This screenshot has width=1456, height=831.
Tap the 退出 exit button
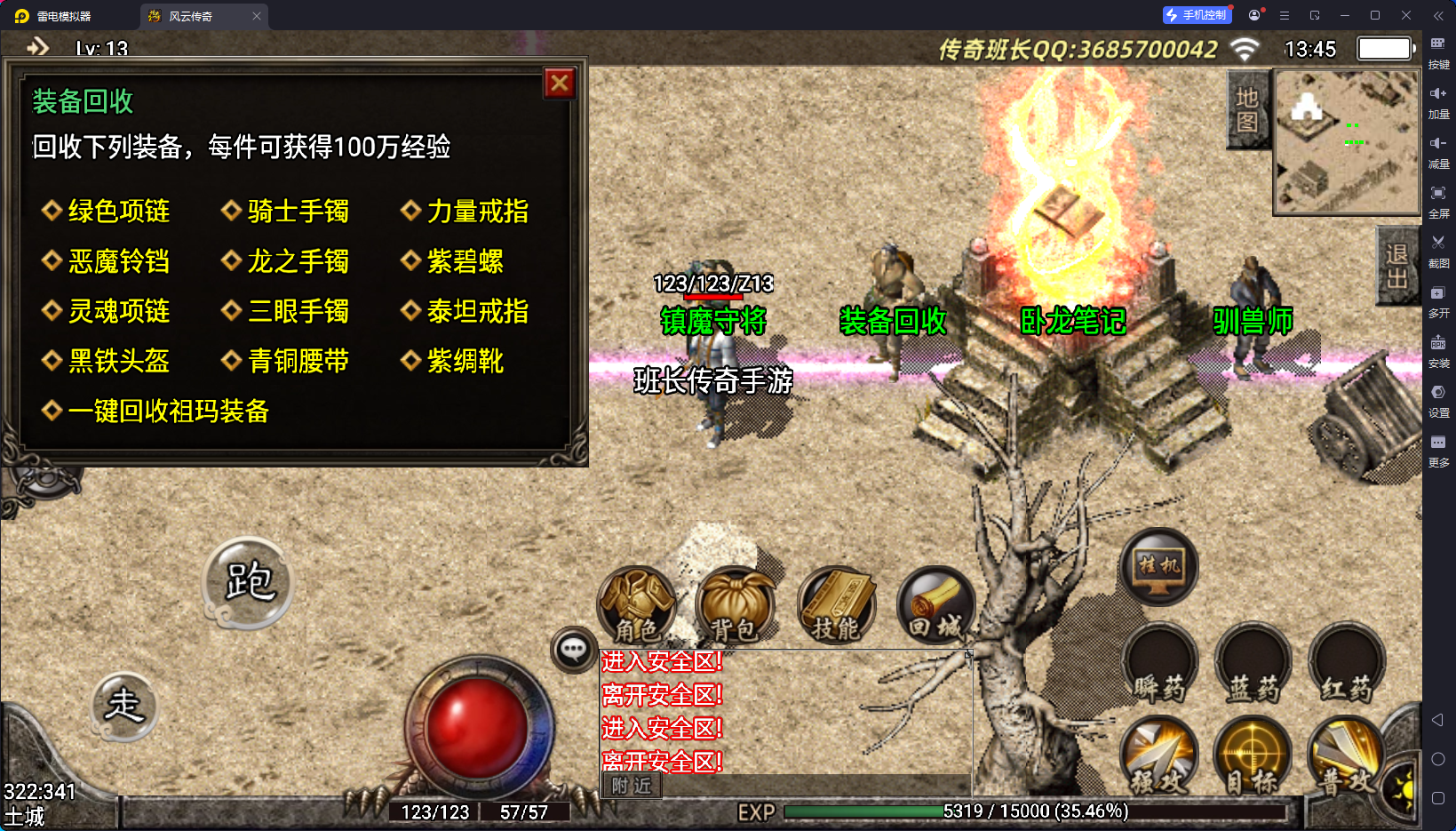(1396, 266)
